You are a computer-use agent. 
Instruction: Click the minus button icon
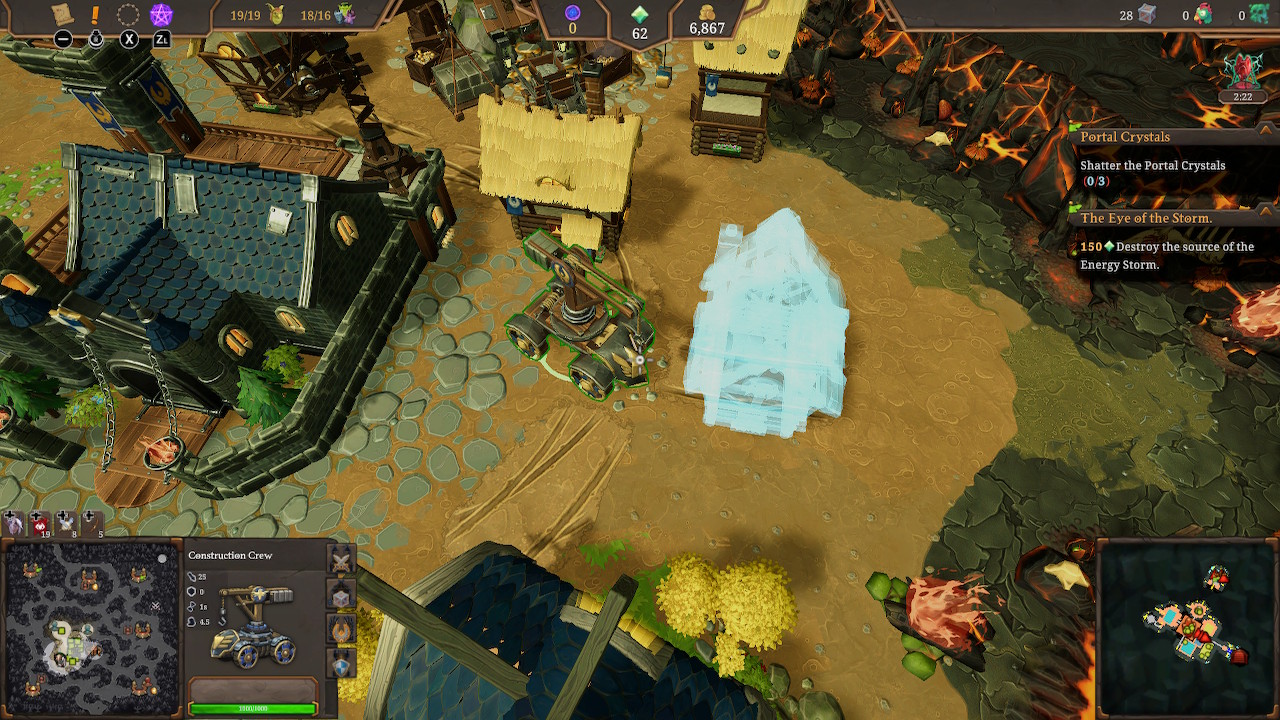coord(64,38)
